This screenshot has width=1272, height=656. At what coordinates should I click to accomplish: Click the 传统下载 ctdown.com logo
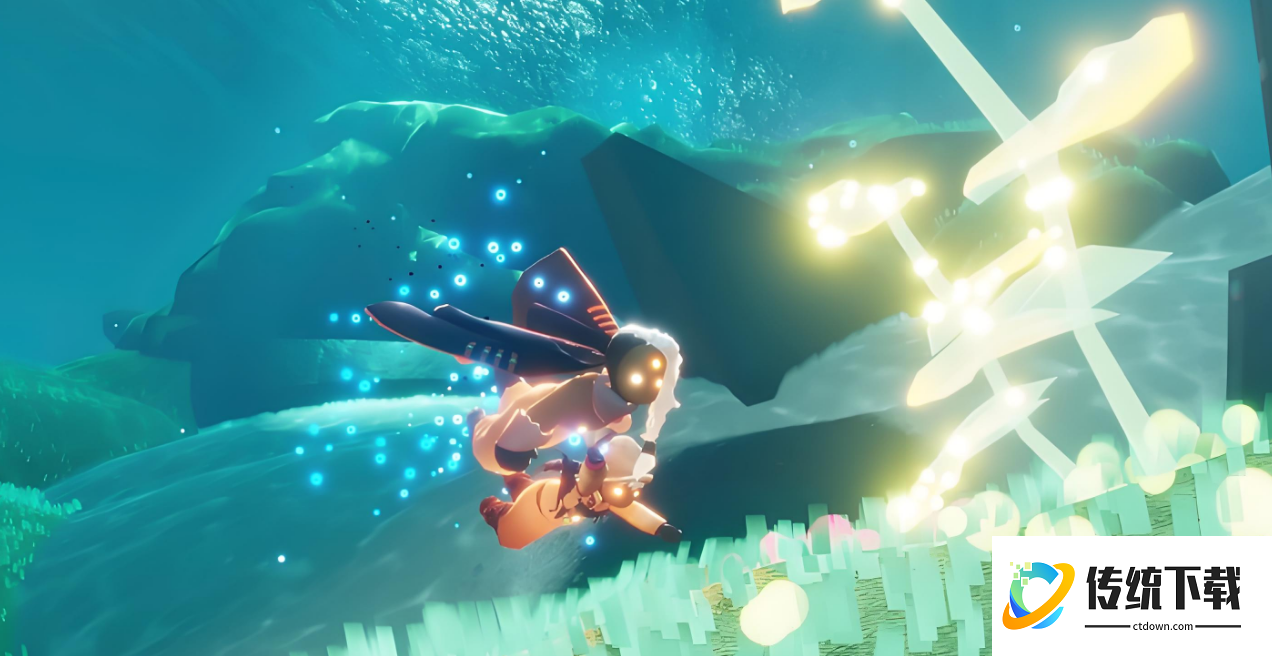point(1130,596)
